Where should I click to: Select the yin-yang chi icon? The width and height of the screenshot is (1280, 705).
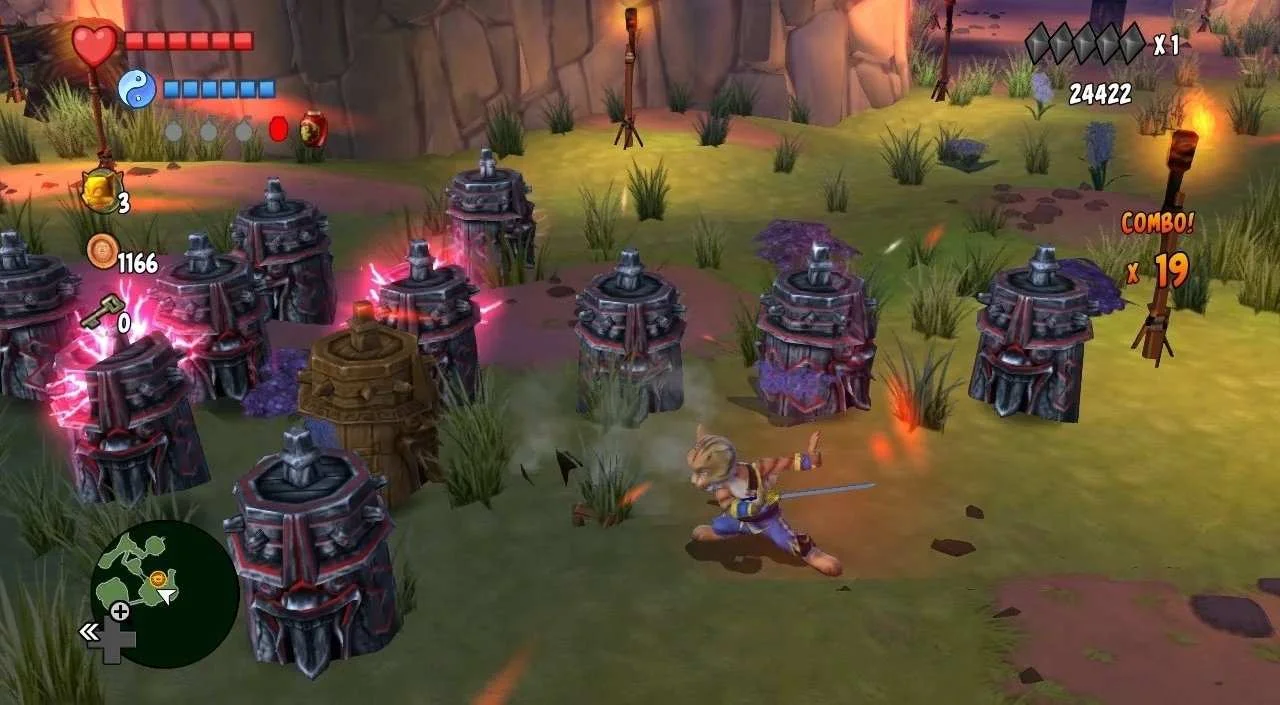[x=136, y=89]
